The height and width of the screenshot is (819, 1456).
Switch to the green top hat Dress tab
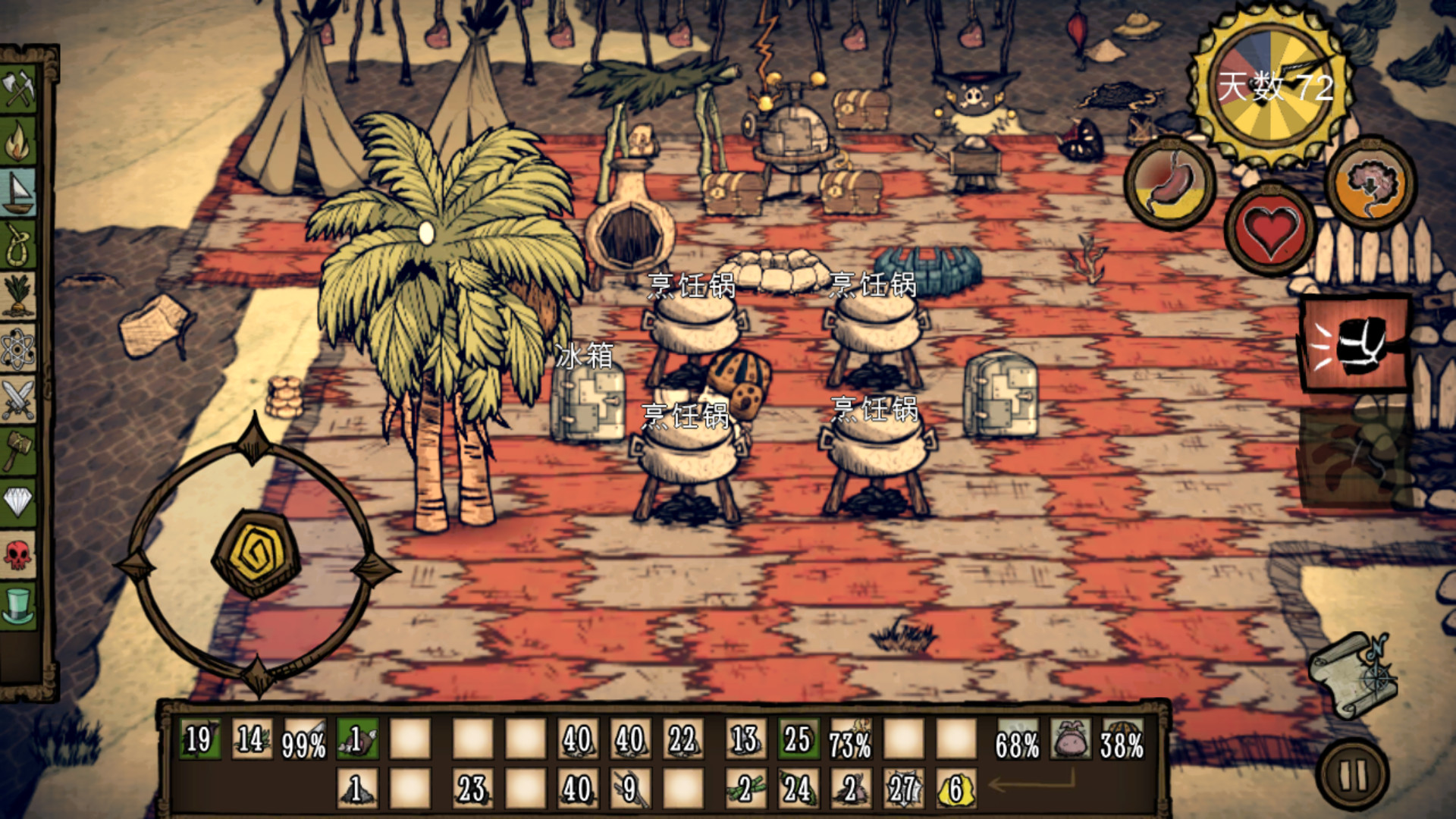pyautogui.click(x=19, y=605)
